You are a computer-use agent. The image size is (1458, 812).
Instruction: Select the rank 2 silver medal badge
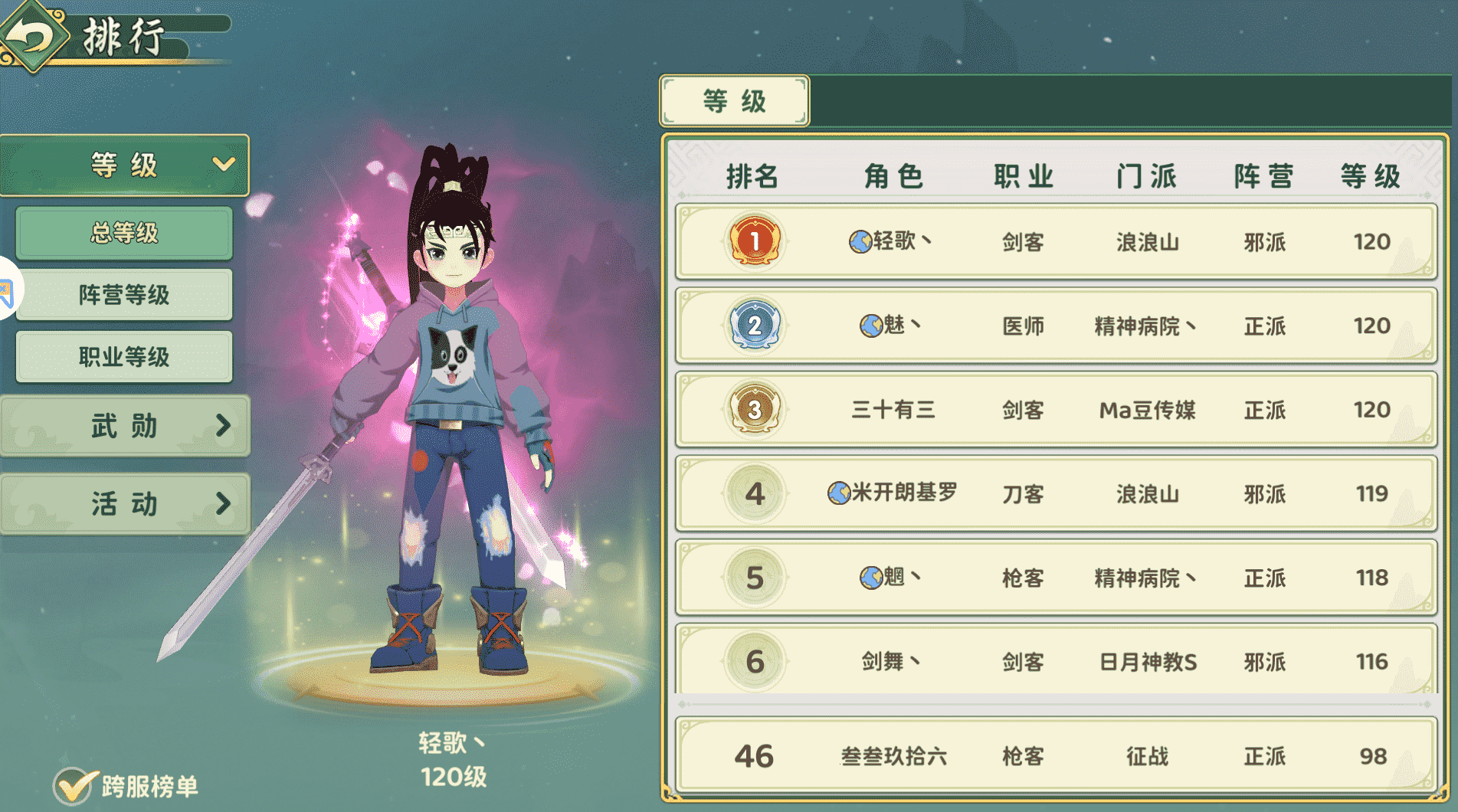755,326
